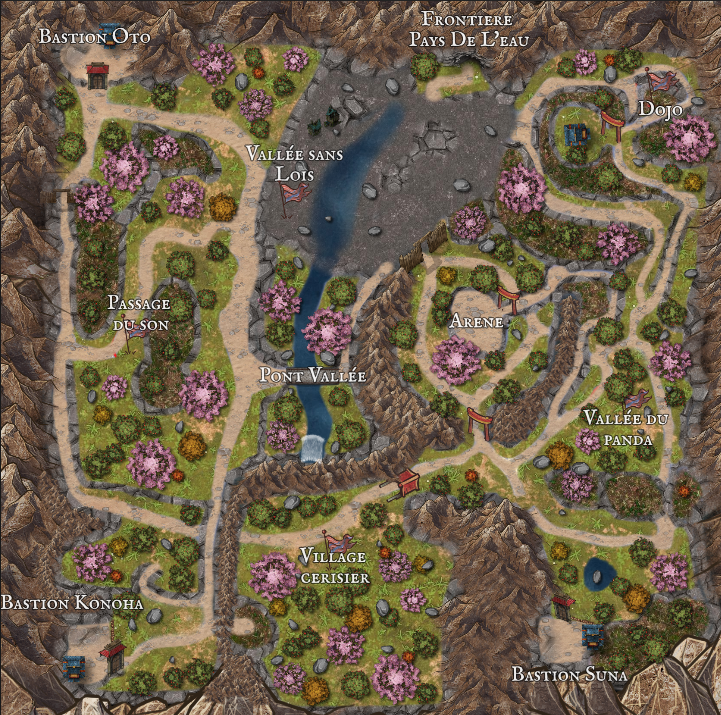Screen dimensions: 721x715
Task: Select the Arène map label
Action: [x=476, y=322]
